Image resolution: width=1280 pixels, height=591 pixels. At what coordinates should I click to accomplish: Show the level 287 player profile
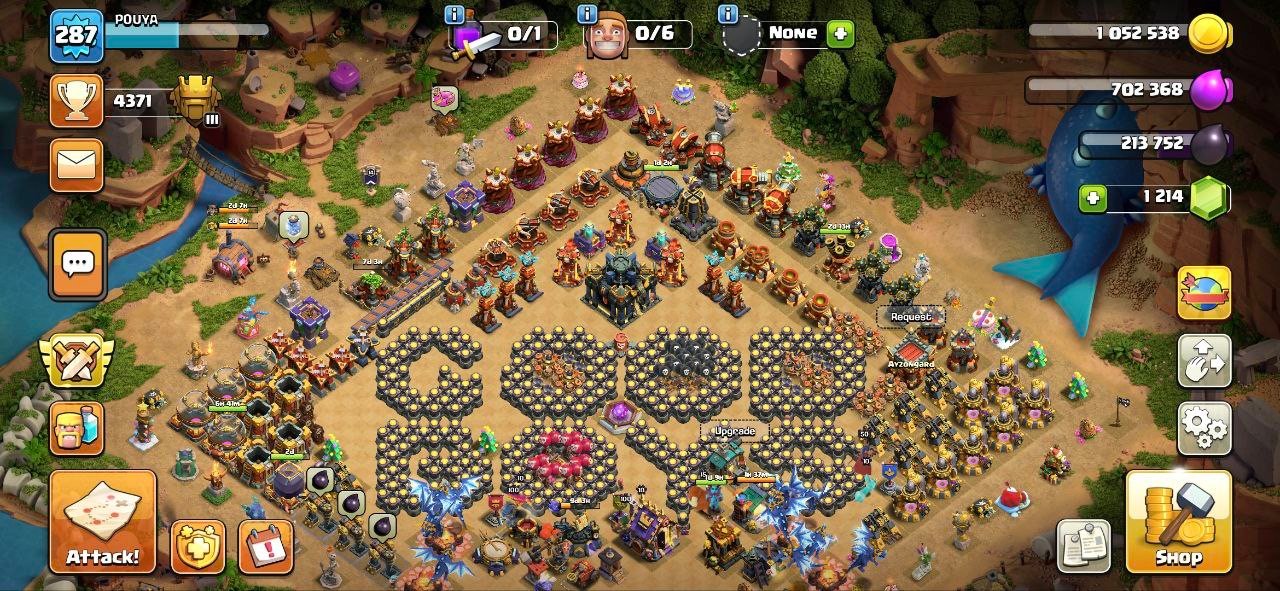point(76,36)
